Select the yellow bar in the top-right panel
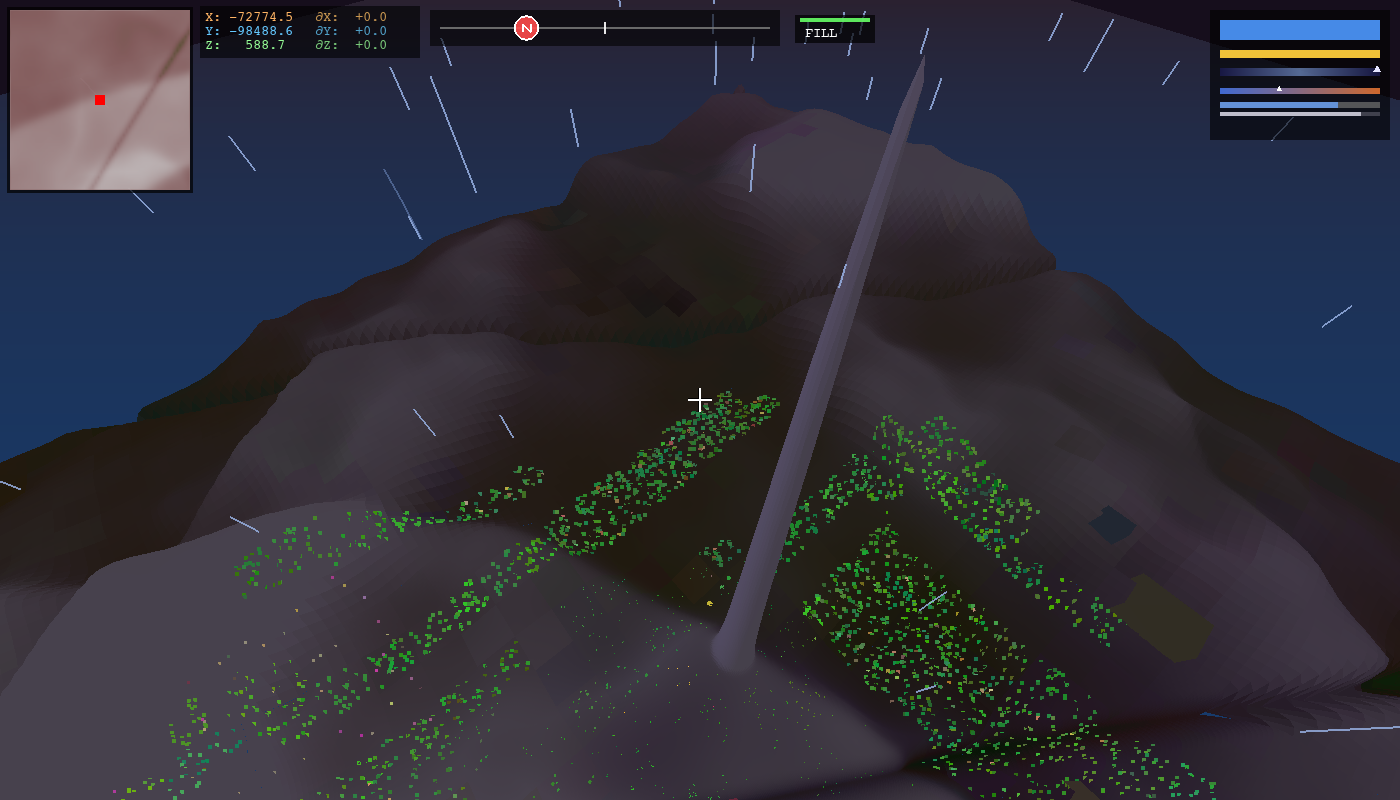 tap(1299, 54)
